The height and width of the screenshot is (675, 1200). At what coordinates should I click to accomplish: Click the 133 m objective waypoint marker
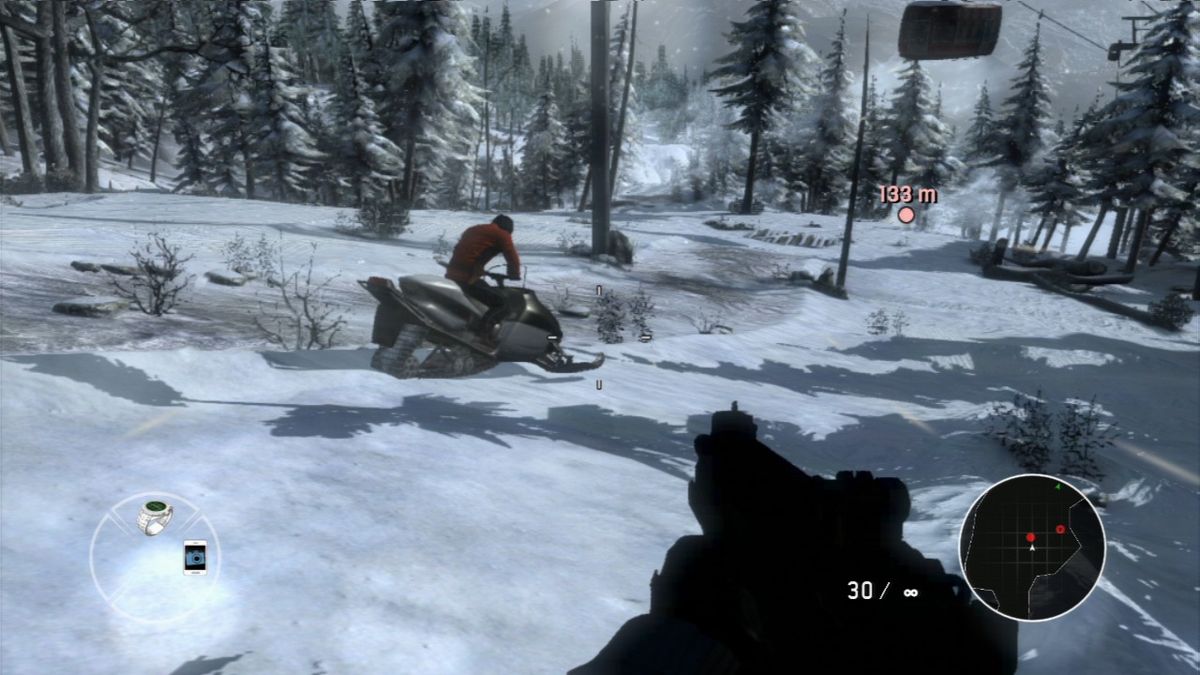click(906, 214)
